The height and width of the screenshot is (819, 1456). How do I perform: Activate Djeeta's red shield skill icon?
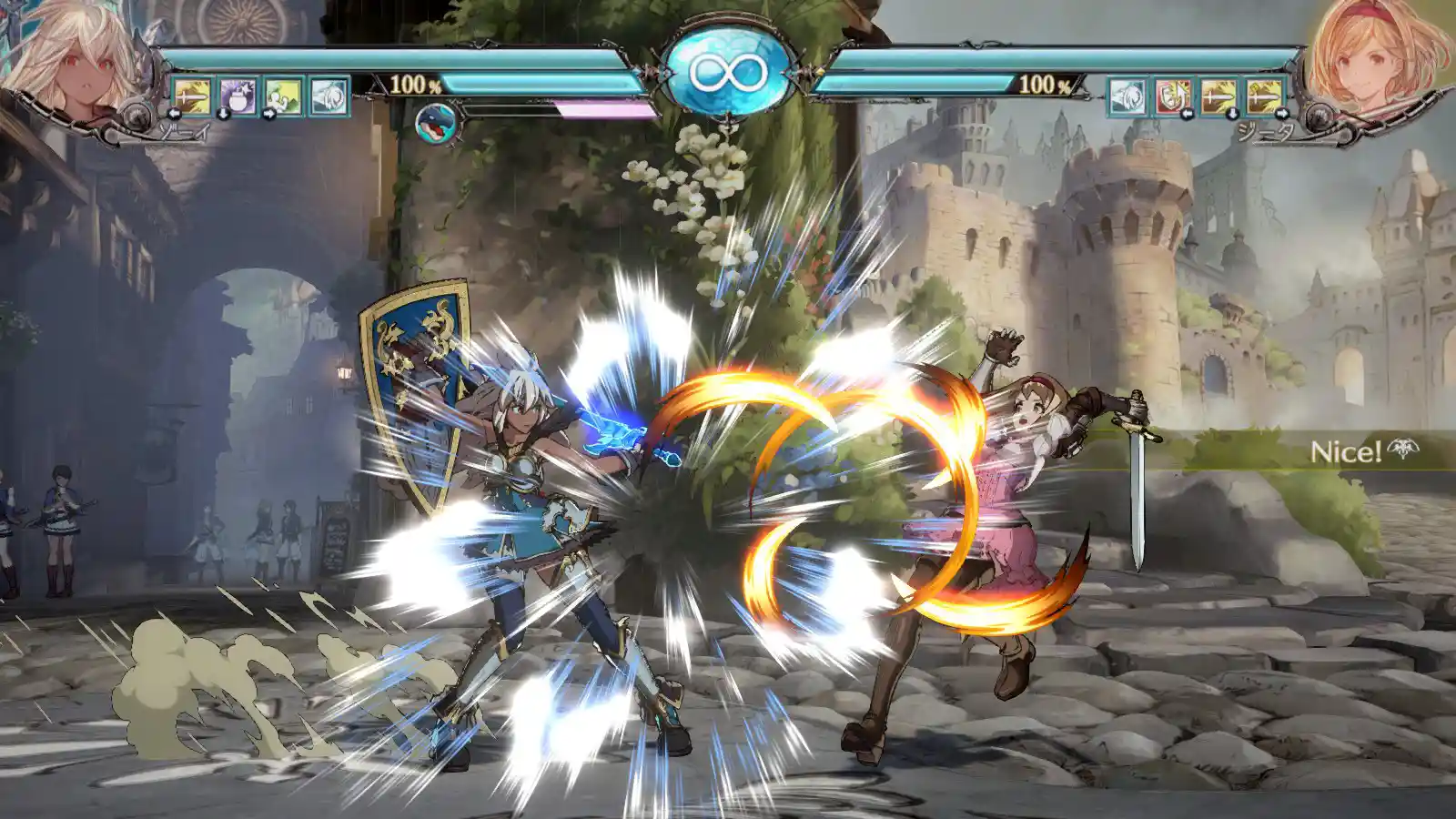1173,96
